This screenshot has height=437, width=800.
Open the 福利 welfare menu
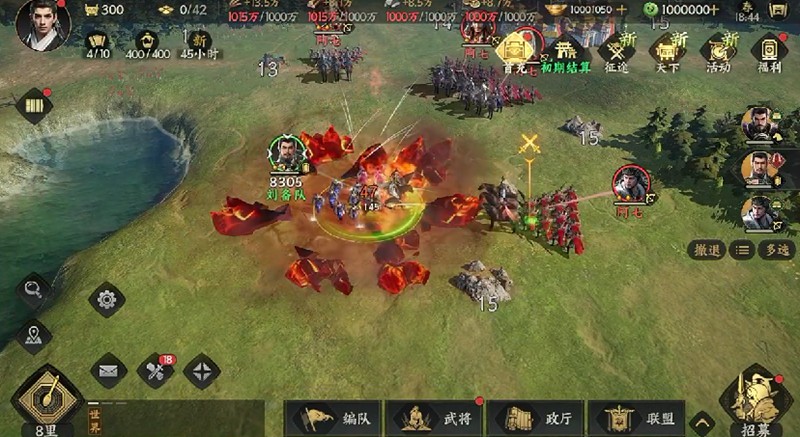click(x=768, y=51)
